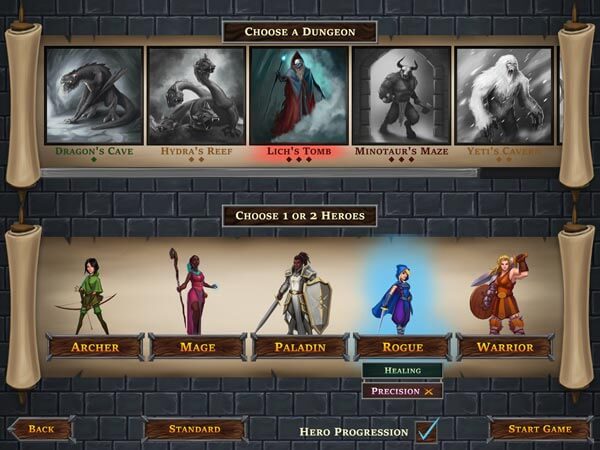The height and width of the screenshot is (450, 600).
Task: Go back to the previous menu
Action: point(42,429)
